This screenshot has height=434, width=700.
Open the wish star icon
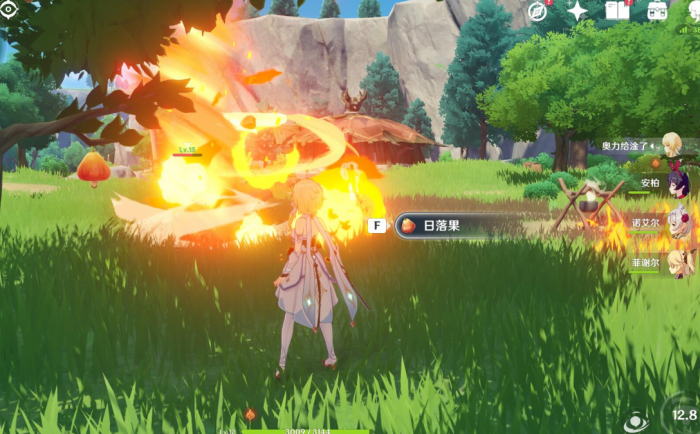(x=578, y=11)
